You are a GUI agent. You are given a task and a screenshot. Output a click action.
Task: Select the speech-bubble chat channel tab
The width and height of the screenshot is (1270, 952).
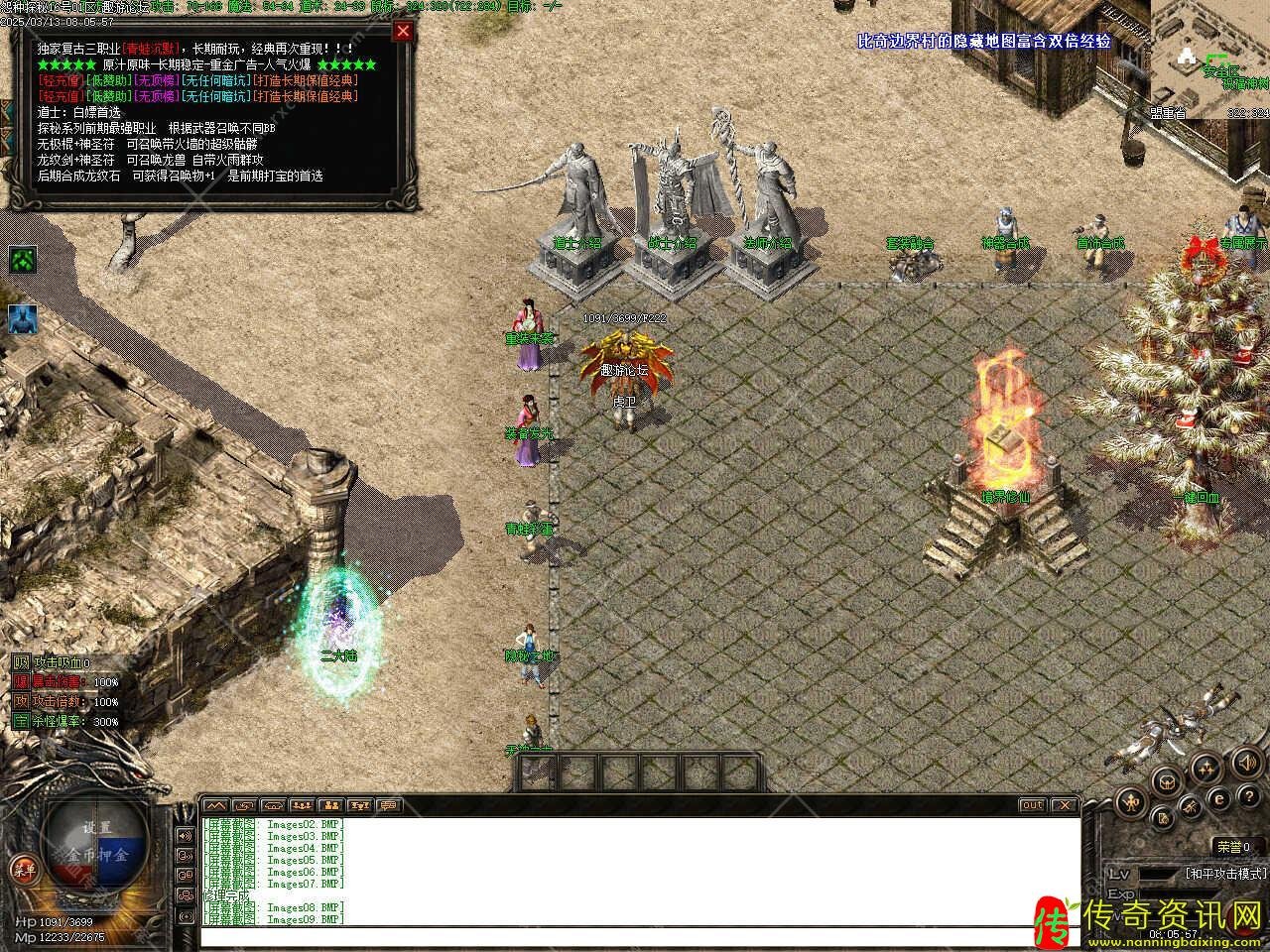pos(389,805)
